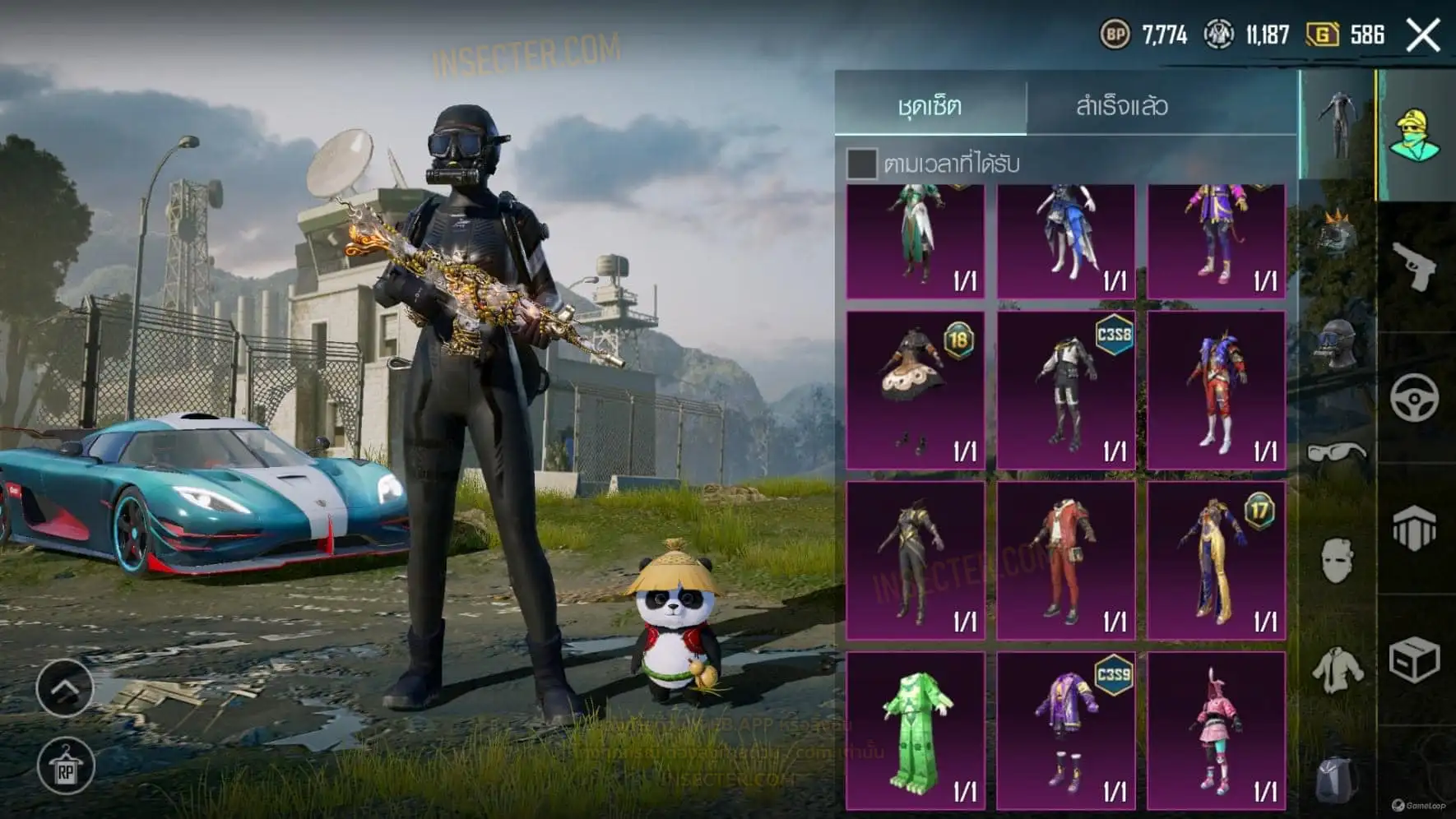The width and height of the screenshot is (1456, 819).
Task: Open the backpack slot
Action: point(1337,779)
